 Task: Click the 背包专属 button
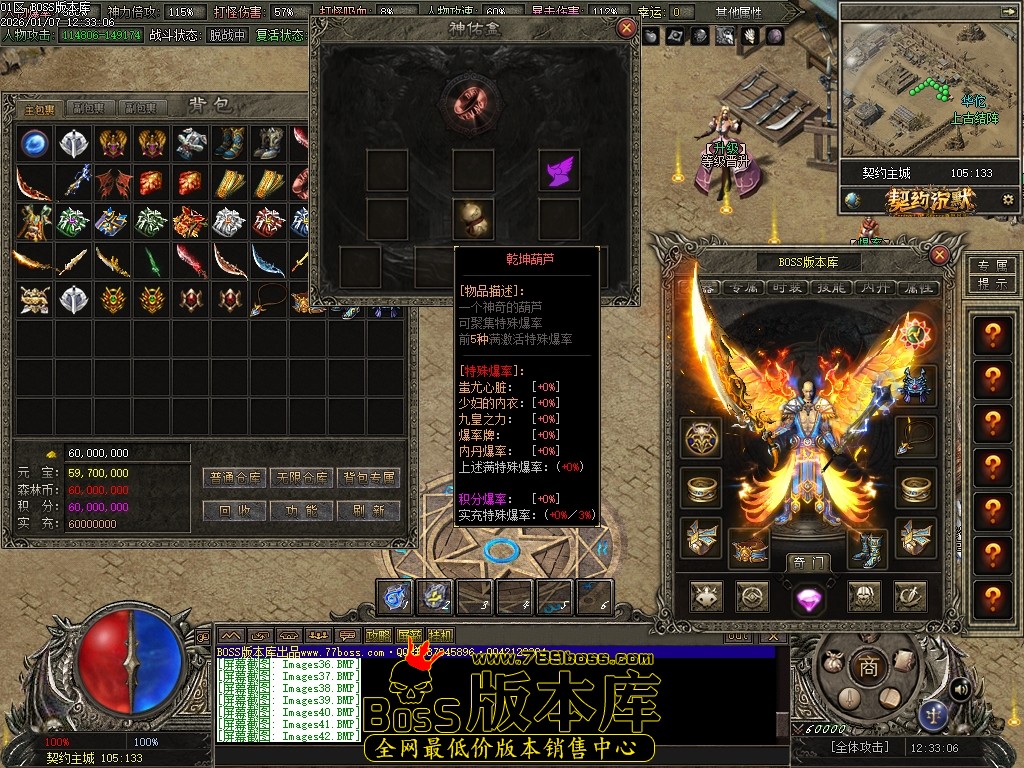[x=369, y=478]
